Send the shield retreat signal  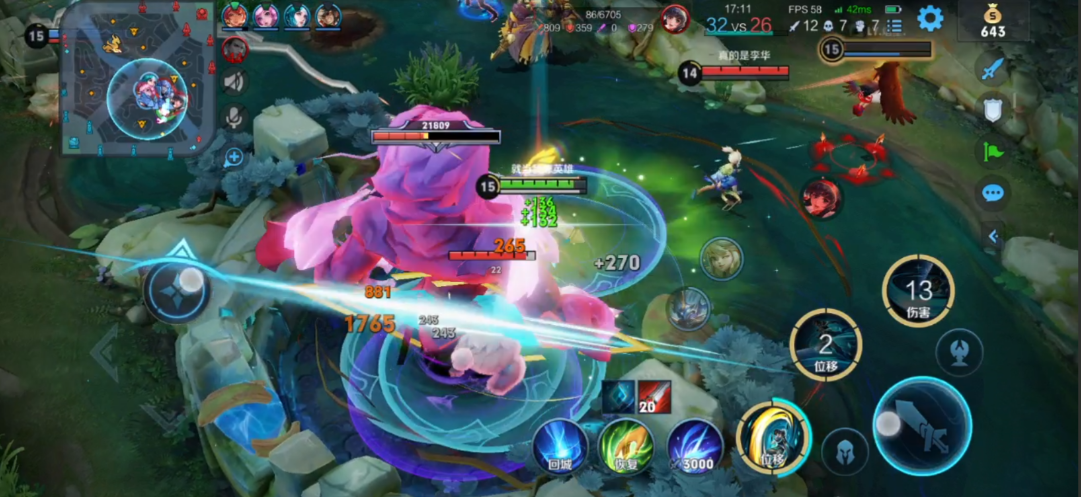(x=992, y=110)
